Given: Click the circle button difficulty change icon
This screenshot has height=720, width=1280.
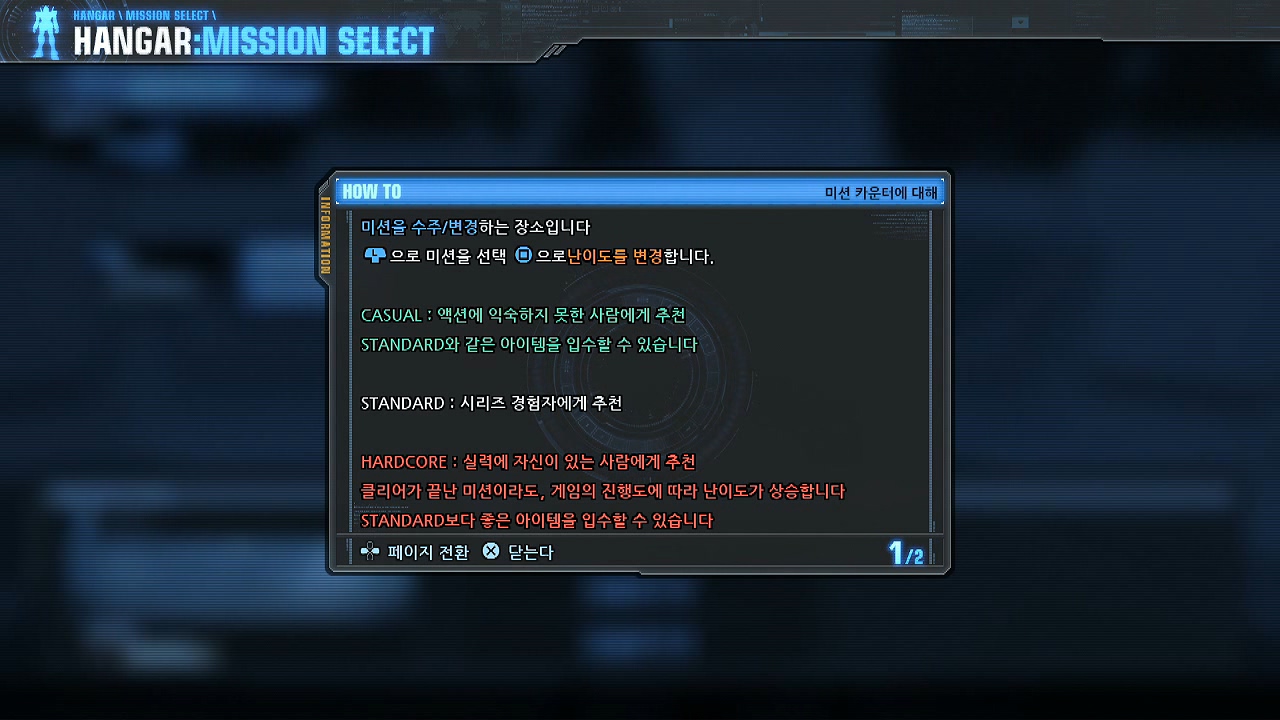Looking at the screenshot, I should click(x=522, y=254).
